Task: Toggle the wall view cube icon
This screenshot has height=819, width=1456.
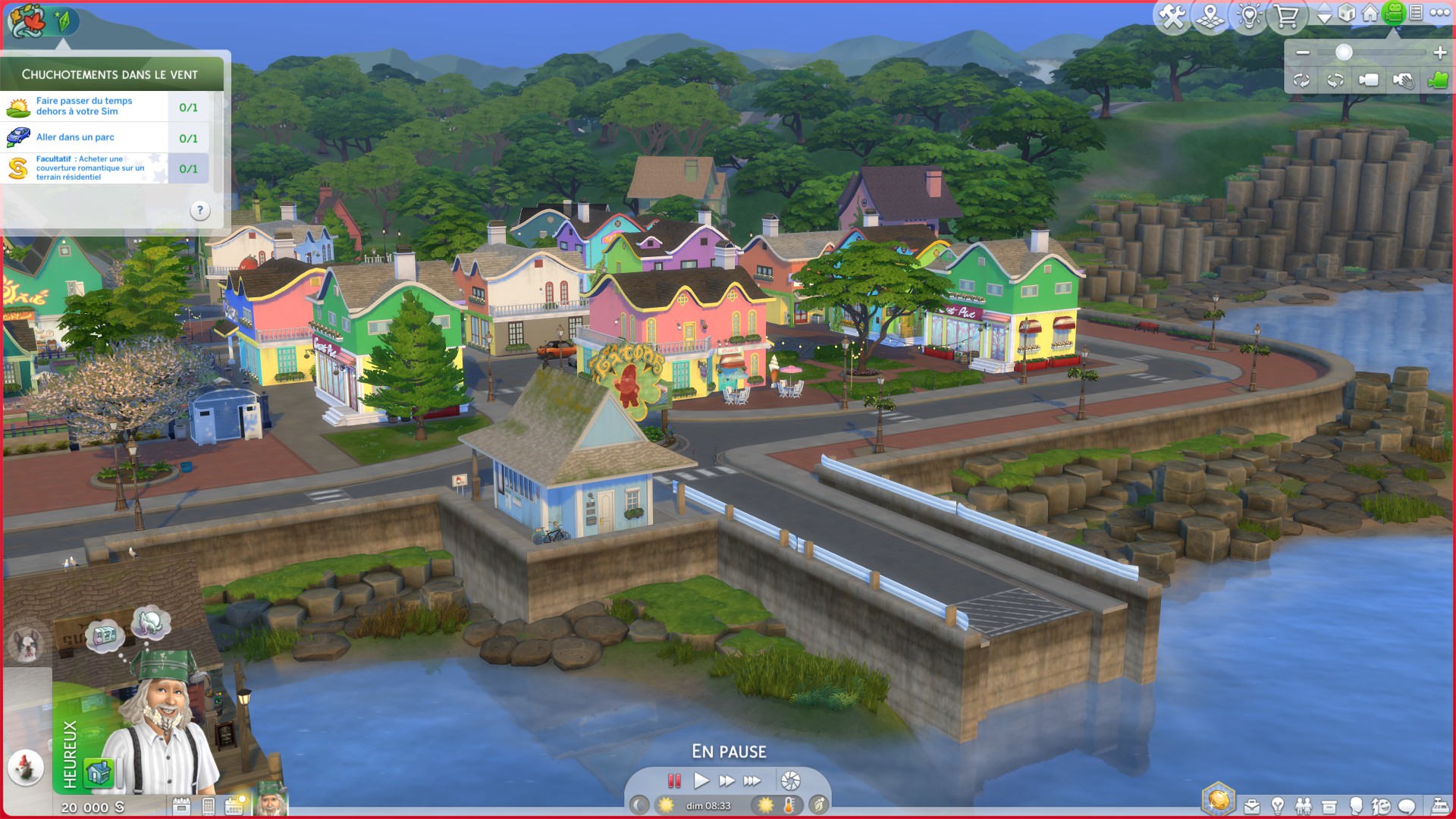Action: click(x=1347, y=14)
